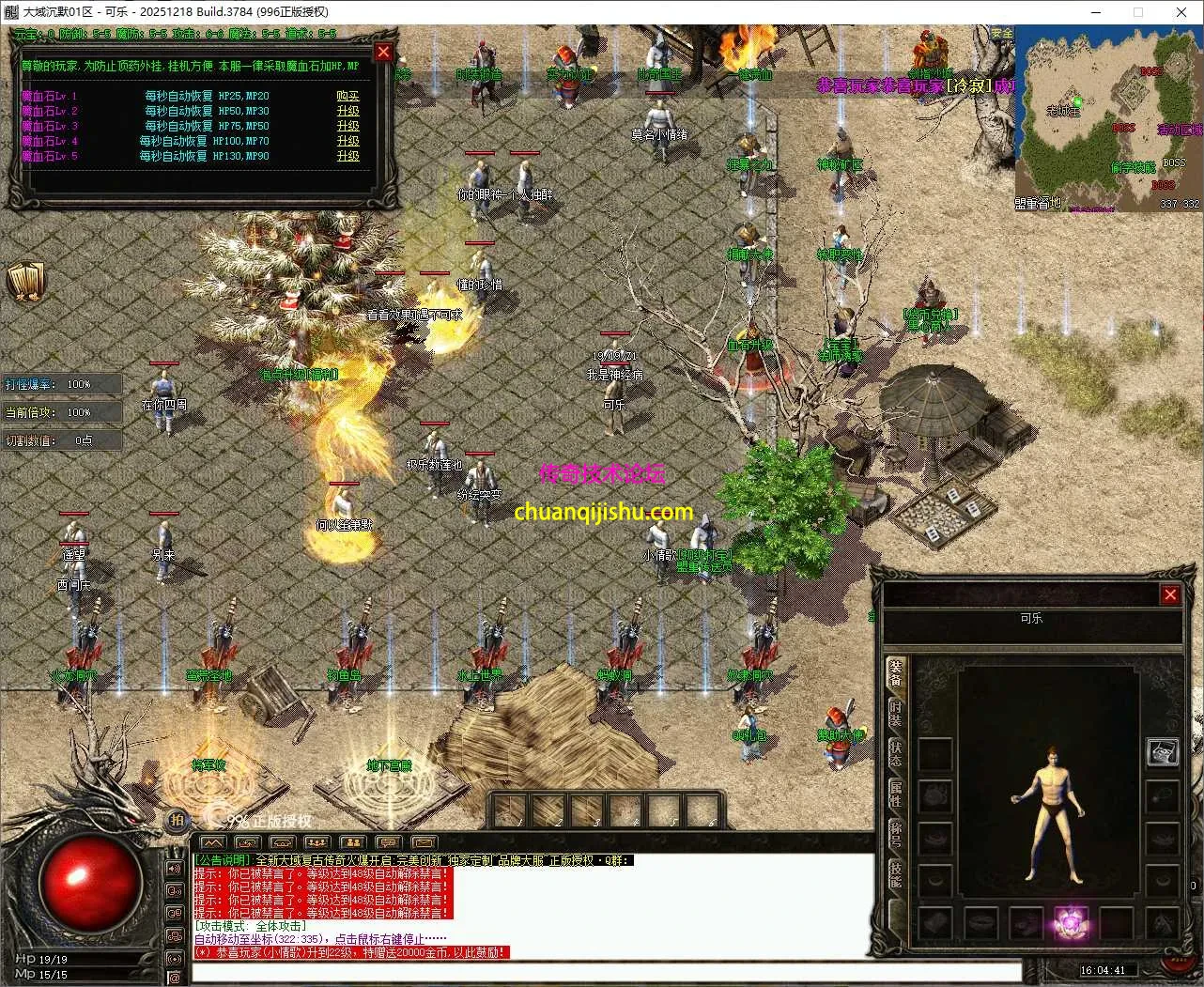Open the 拍 auction button
Image resolution: width=1204 pixels, height=987 pixels.
176,820
